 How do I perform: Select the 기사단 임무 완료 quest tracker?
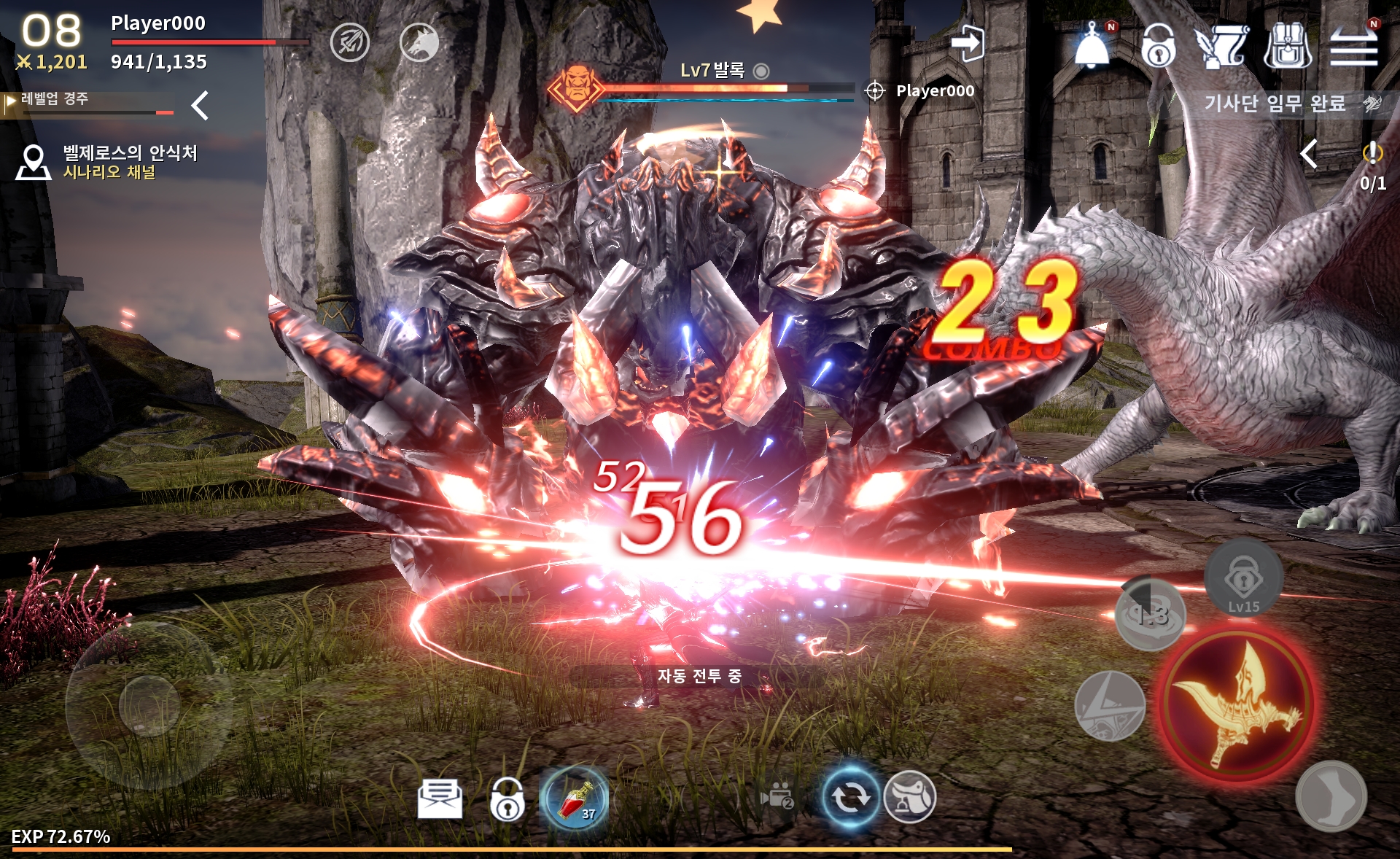(1275, 104)
